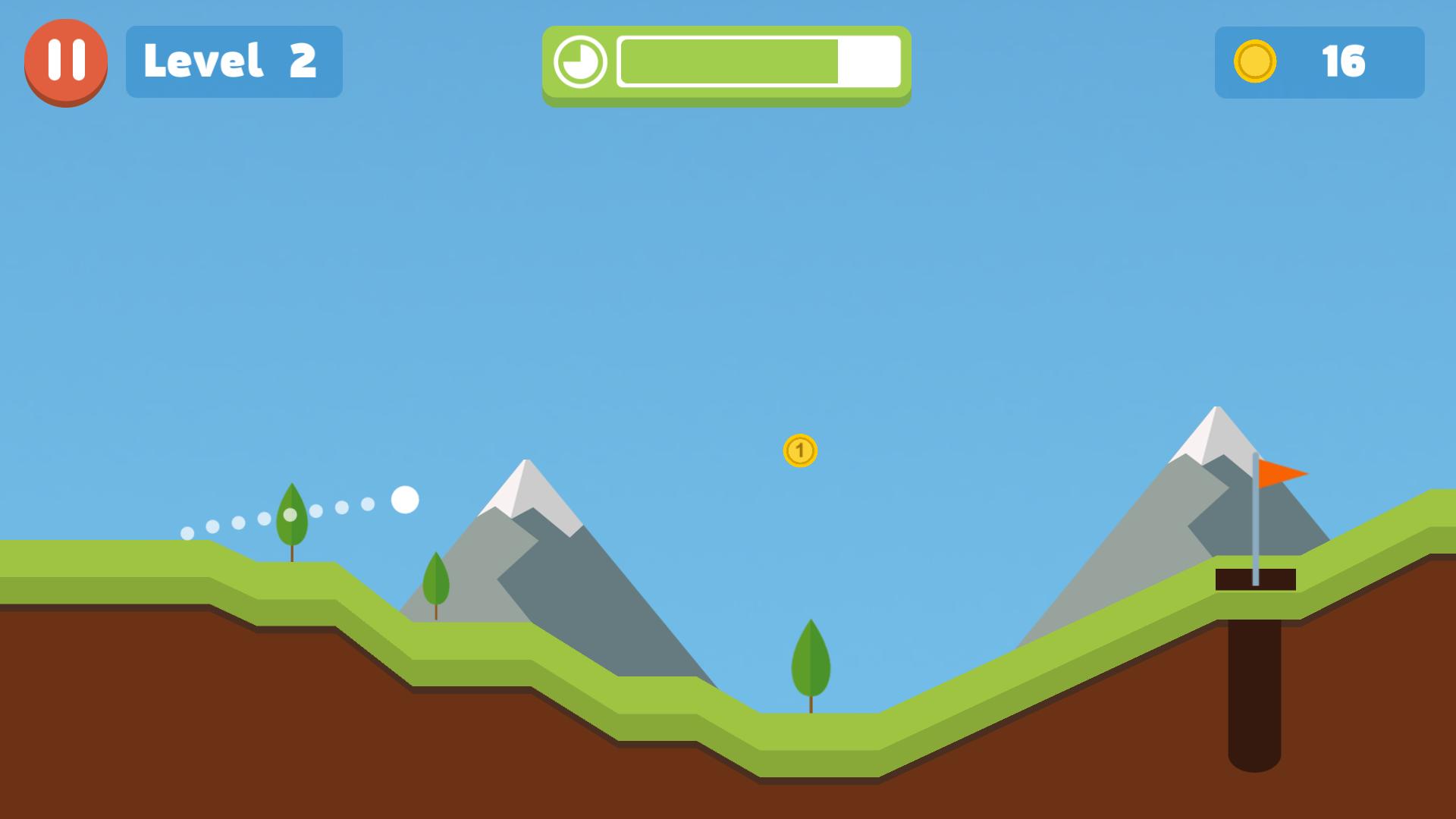Click the Level 2 banner
This screenshot has width=1456, height=819.
point(233,61)
